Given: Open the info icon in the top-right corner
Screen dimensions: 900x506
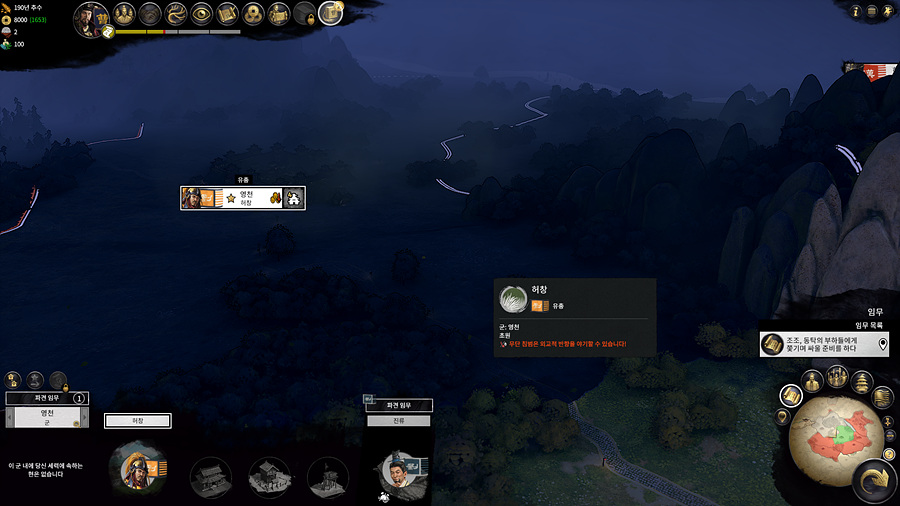Looking at the screenshot, I should click(x=855, y=12).
